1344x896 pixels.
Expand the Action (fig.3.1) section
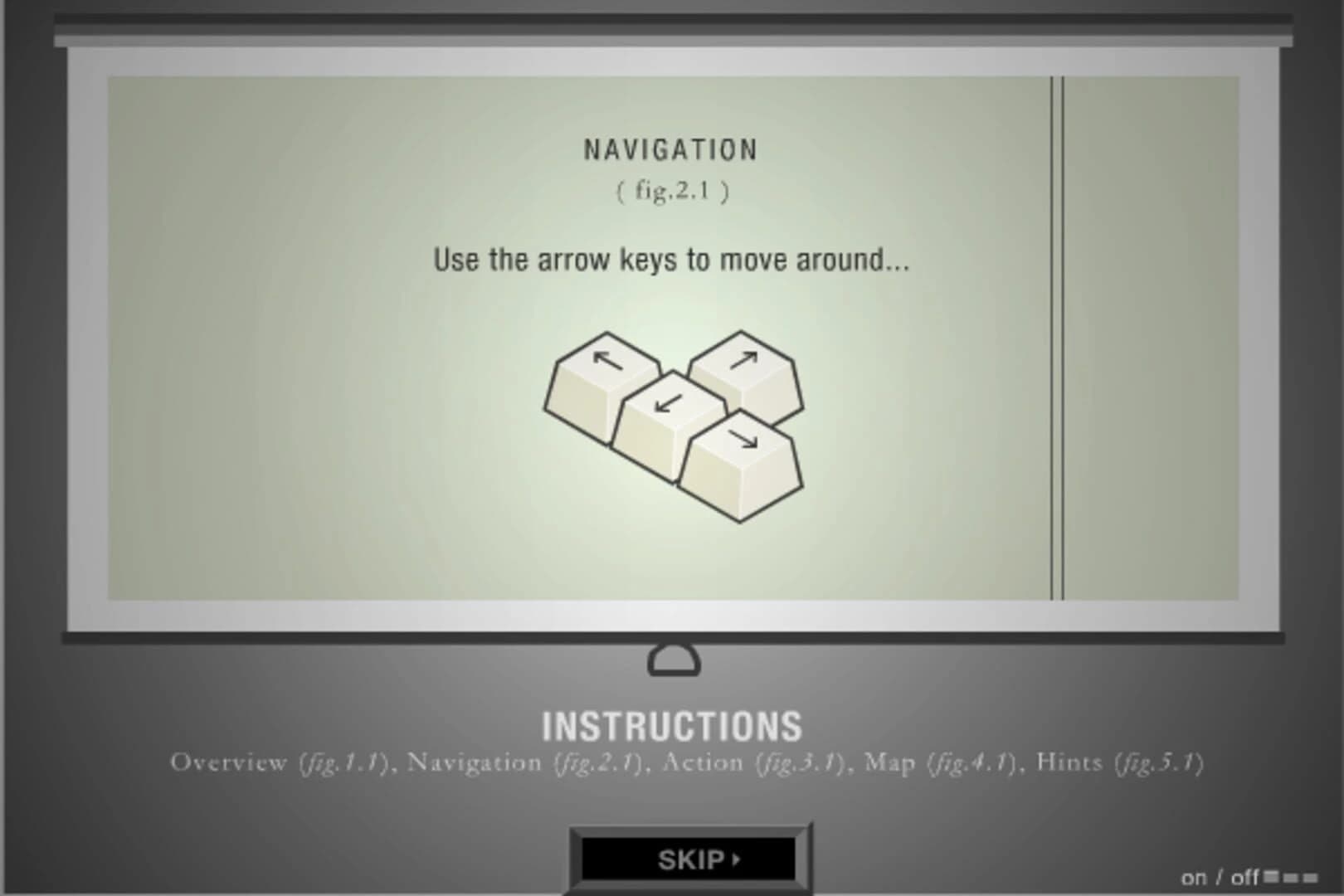[x=755, y=762]
